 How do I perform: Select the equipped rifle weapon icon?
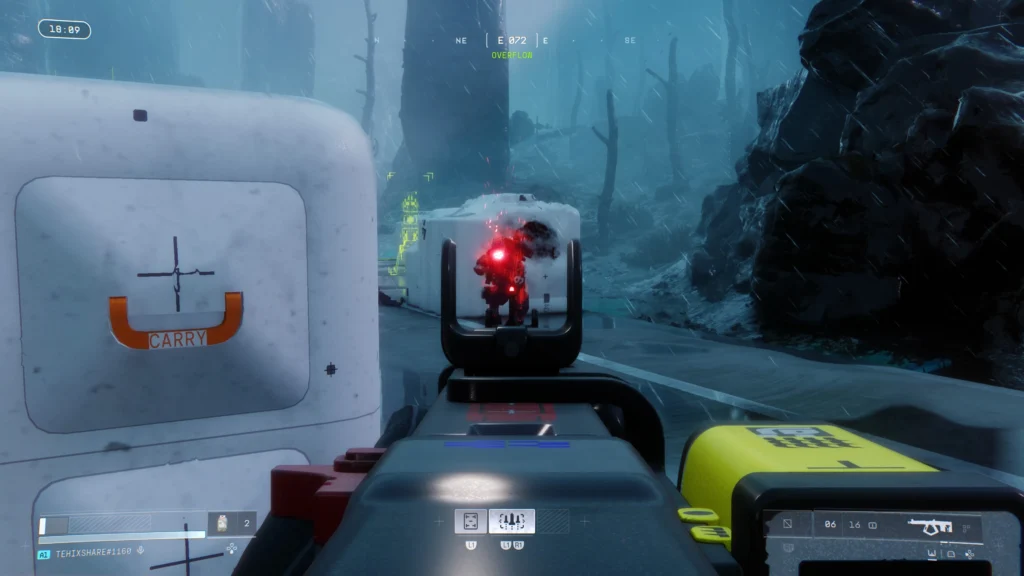(932, 524)
